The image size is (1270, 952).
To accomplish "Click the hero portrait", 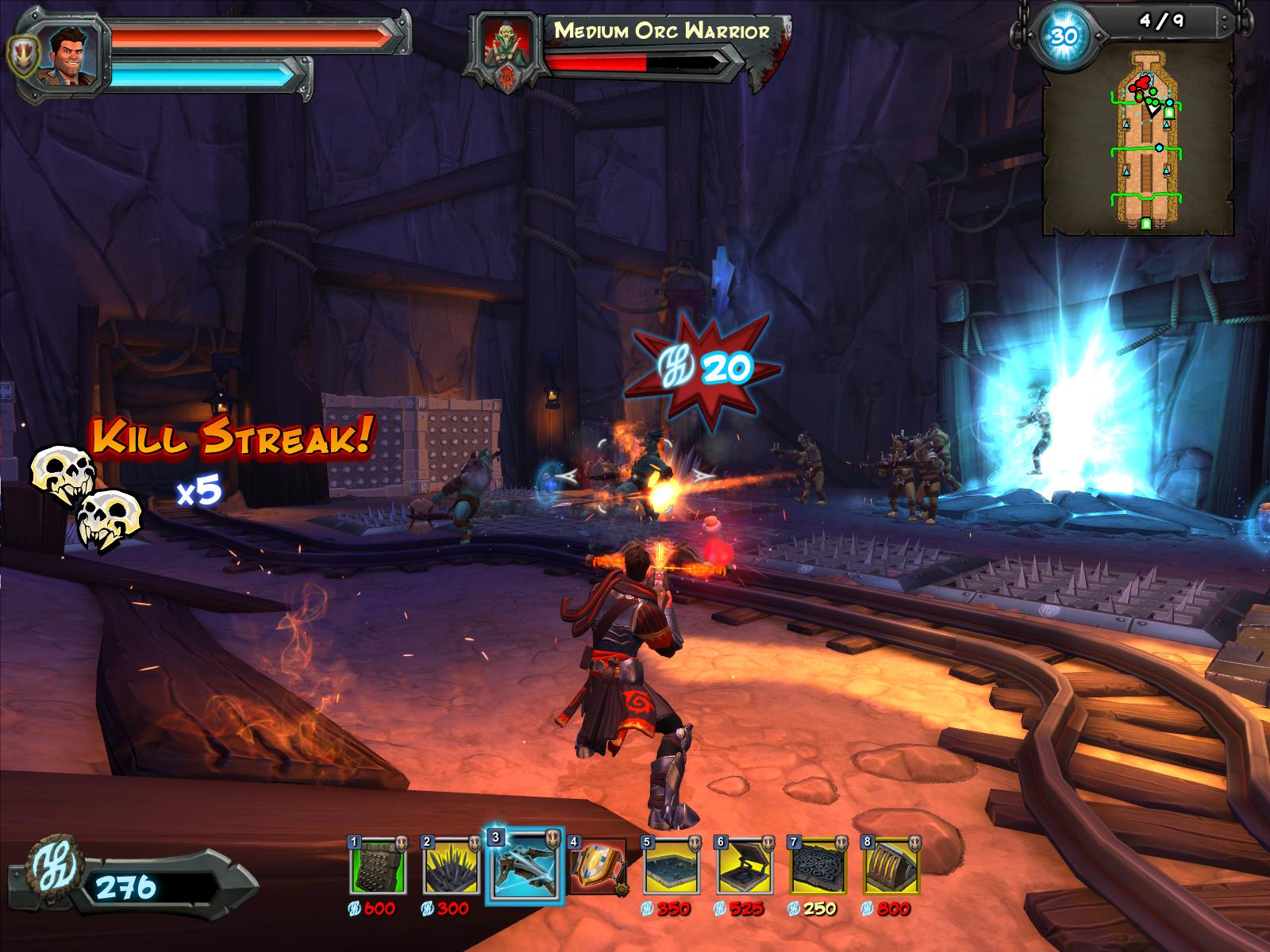I will click(x=74, y=52).
